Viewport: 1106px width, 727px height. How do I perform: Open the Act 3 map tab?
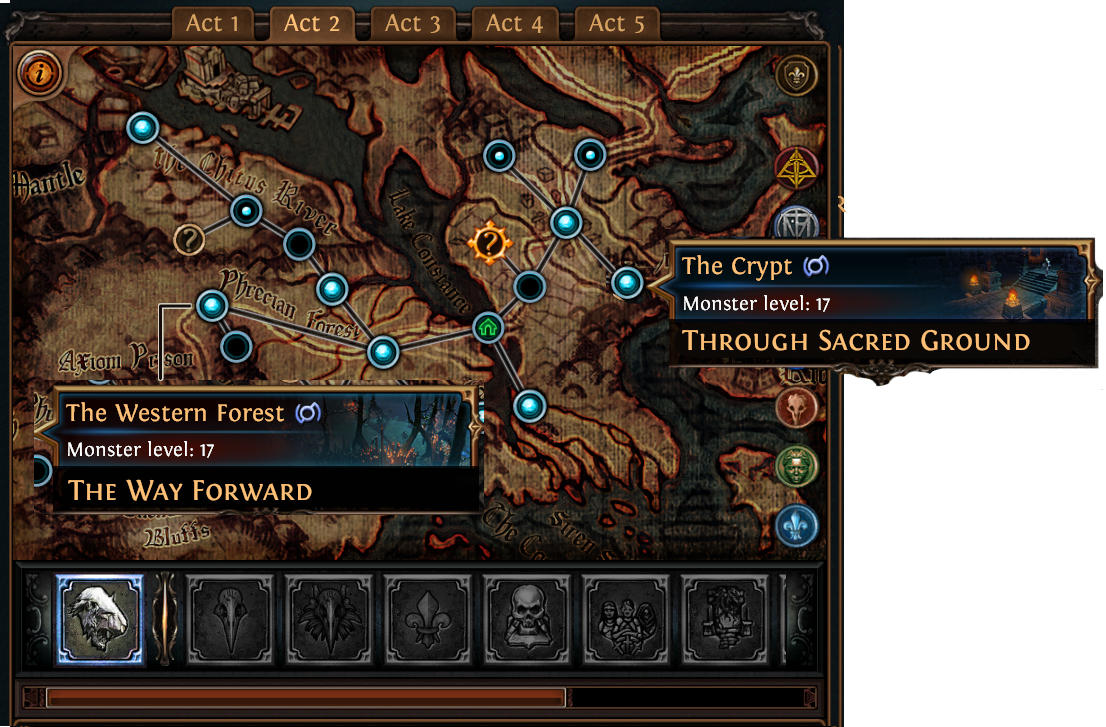coord(412,23)
